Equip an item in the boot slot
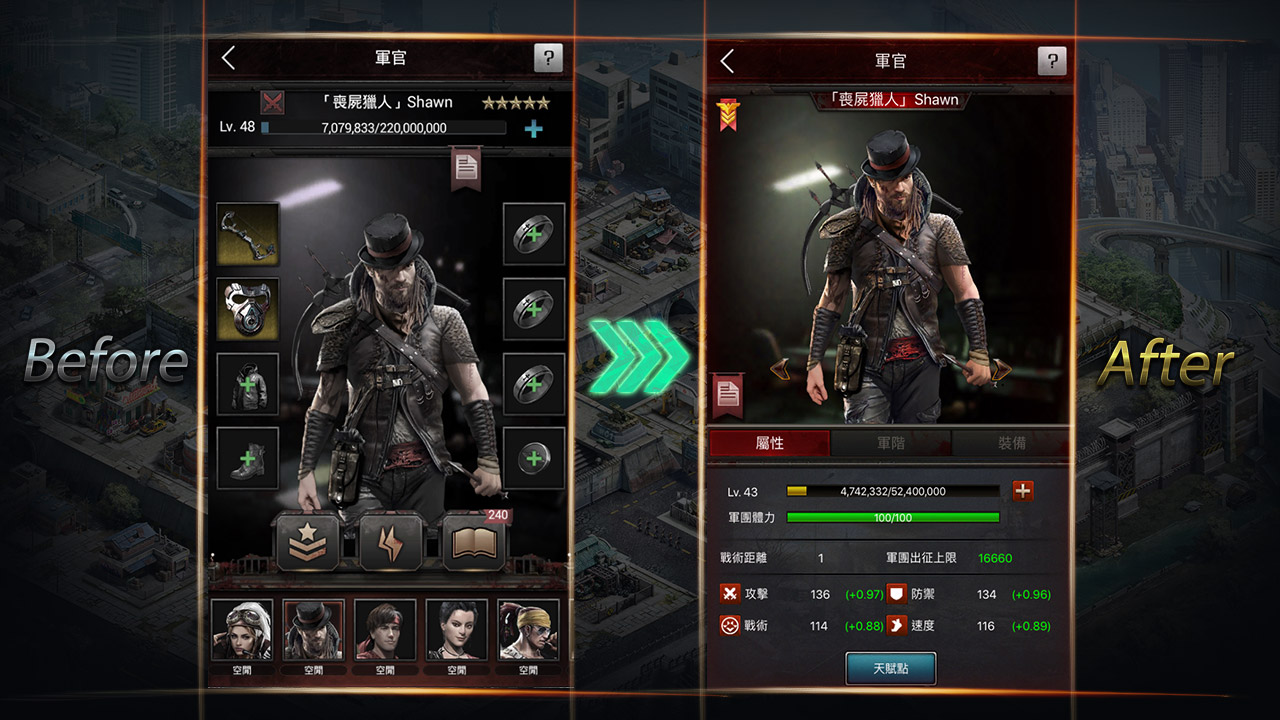The height and width of the screenshot is (720, 1280). tap(248, 458)
